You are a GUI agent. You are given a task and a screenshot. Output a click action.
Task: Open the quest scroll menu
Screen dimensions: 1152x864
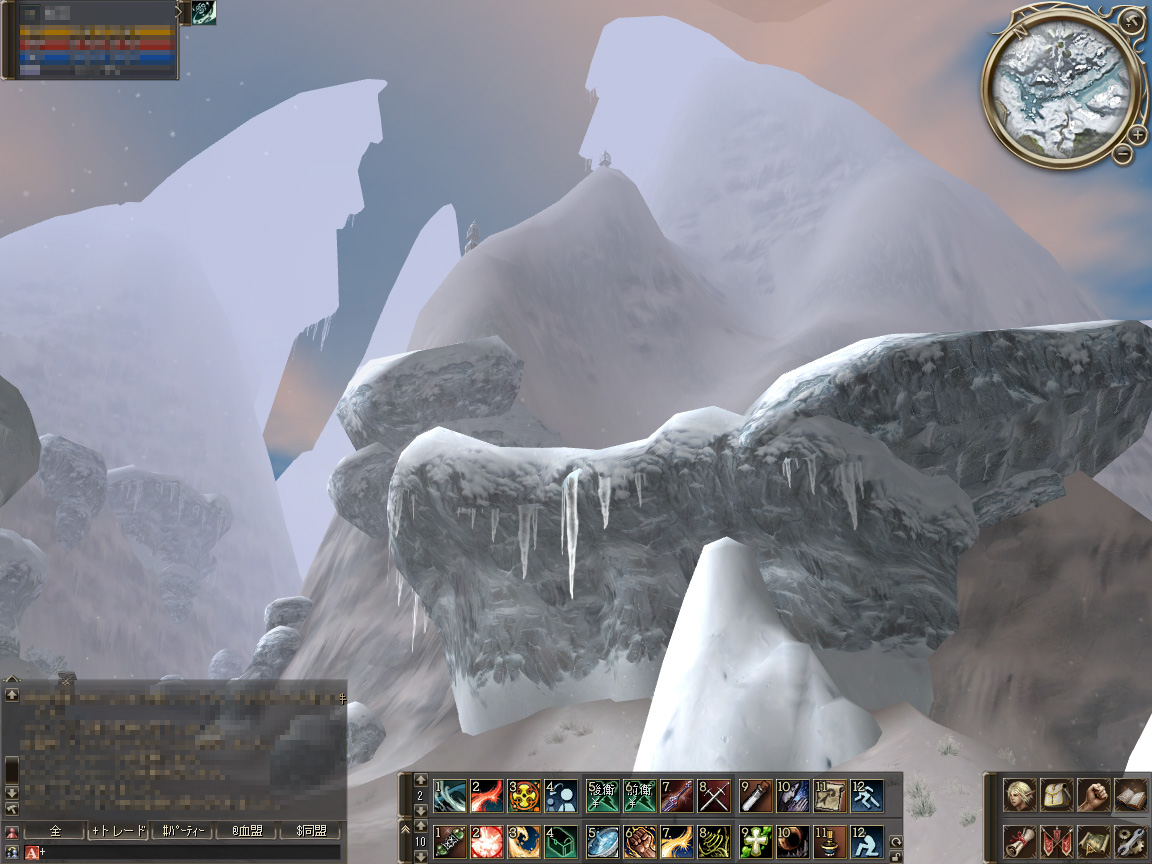(1019, 840)
